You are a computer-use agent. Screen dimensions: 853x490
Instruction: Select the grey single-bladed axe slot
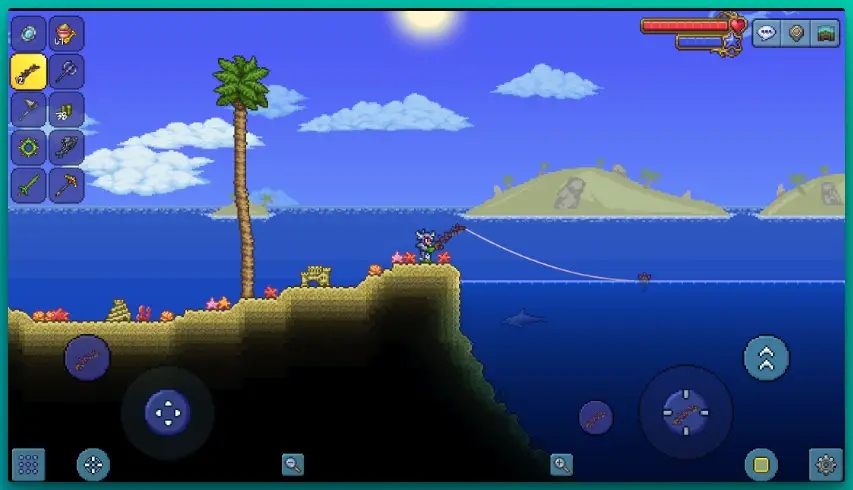(x=28, y=110)
